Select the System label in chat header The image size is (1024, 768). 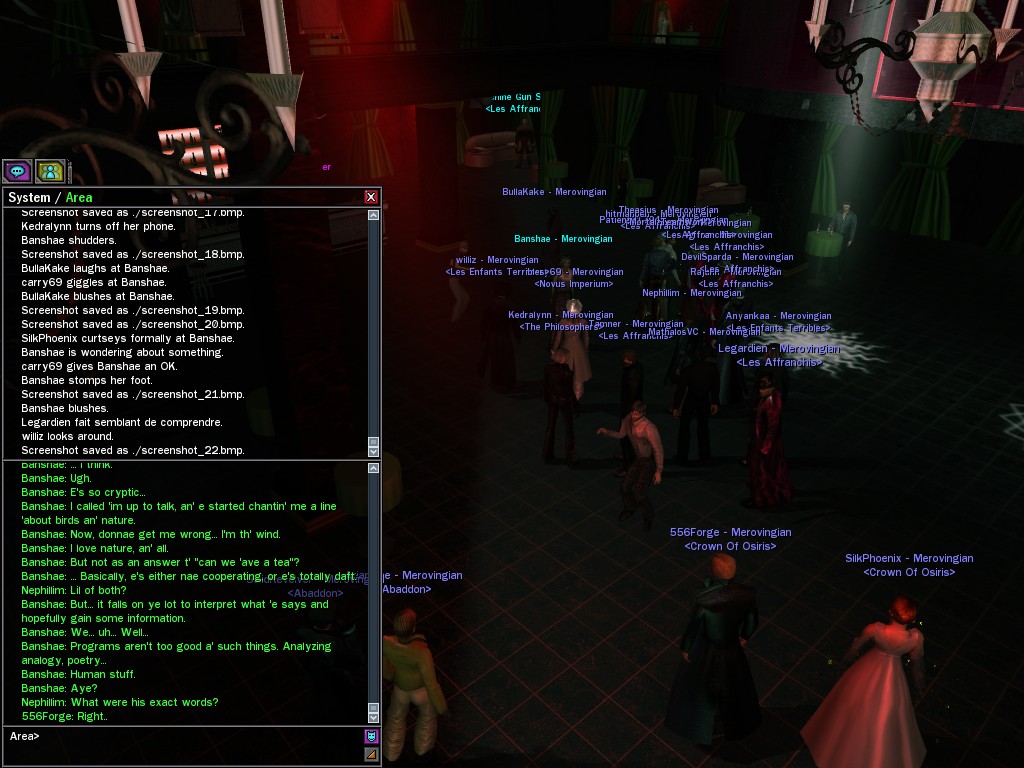[29, 198]
